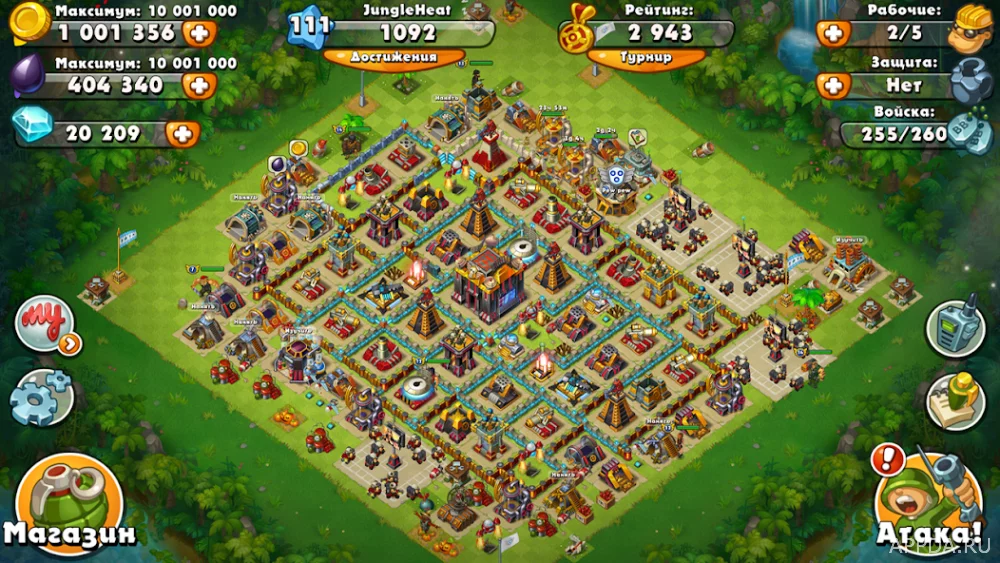Click the red 'my' social button

tap(44, 325)
